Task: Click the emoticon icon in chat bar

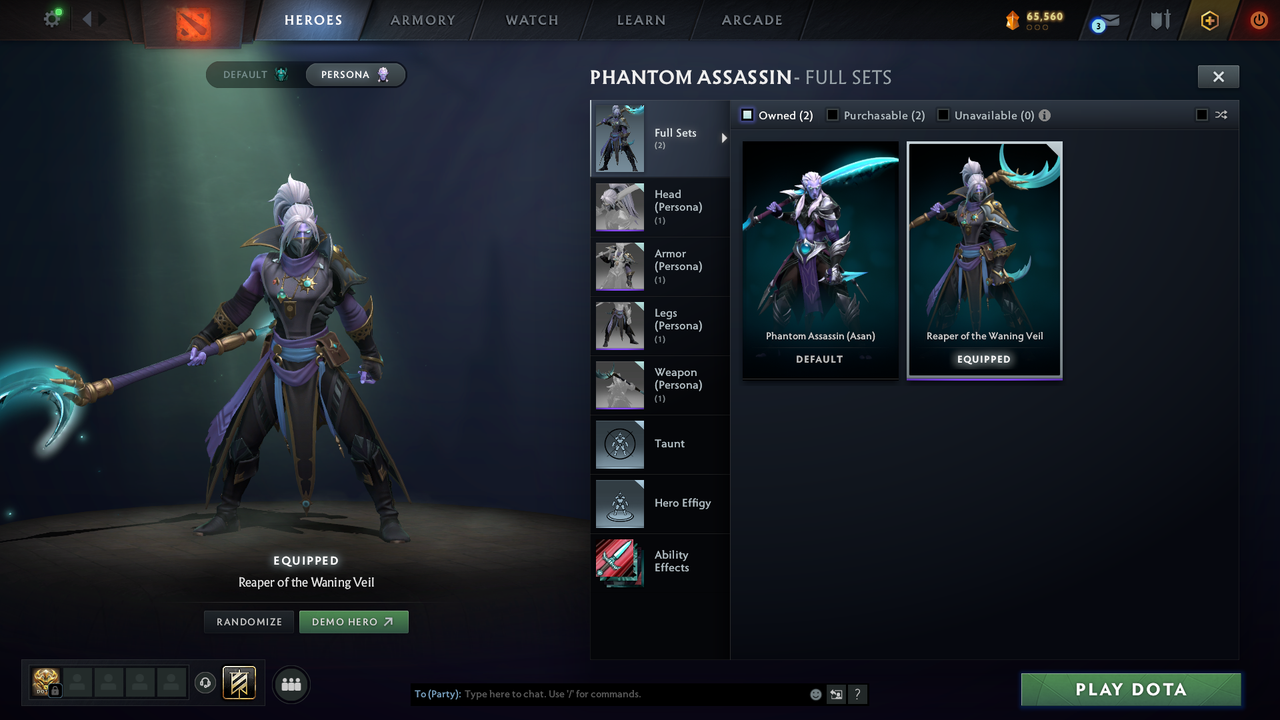Action: tap(814, 693)
